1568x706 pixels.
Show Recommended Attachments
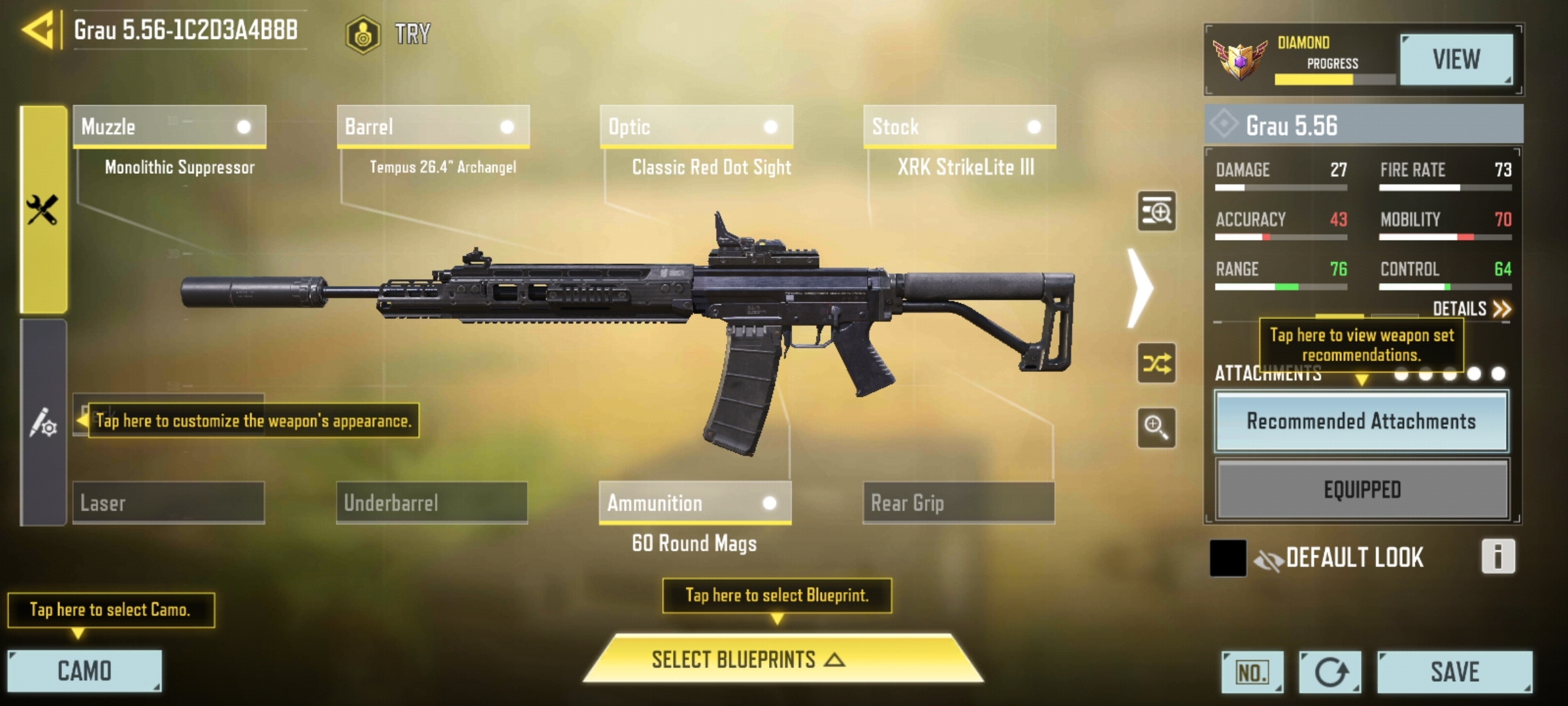[1362, 422]
